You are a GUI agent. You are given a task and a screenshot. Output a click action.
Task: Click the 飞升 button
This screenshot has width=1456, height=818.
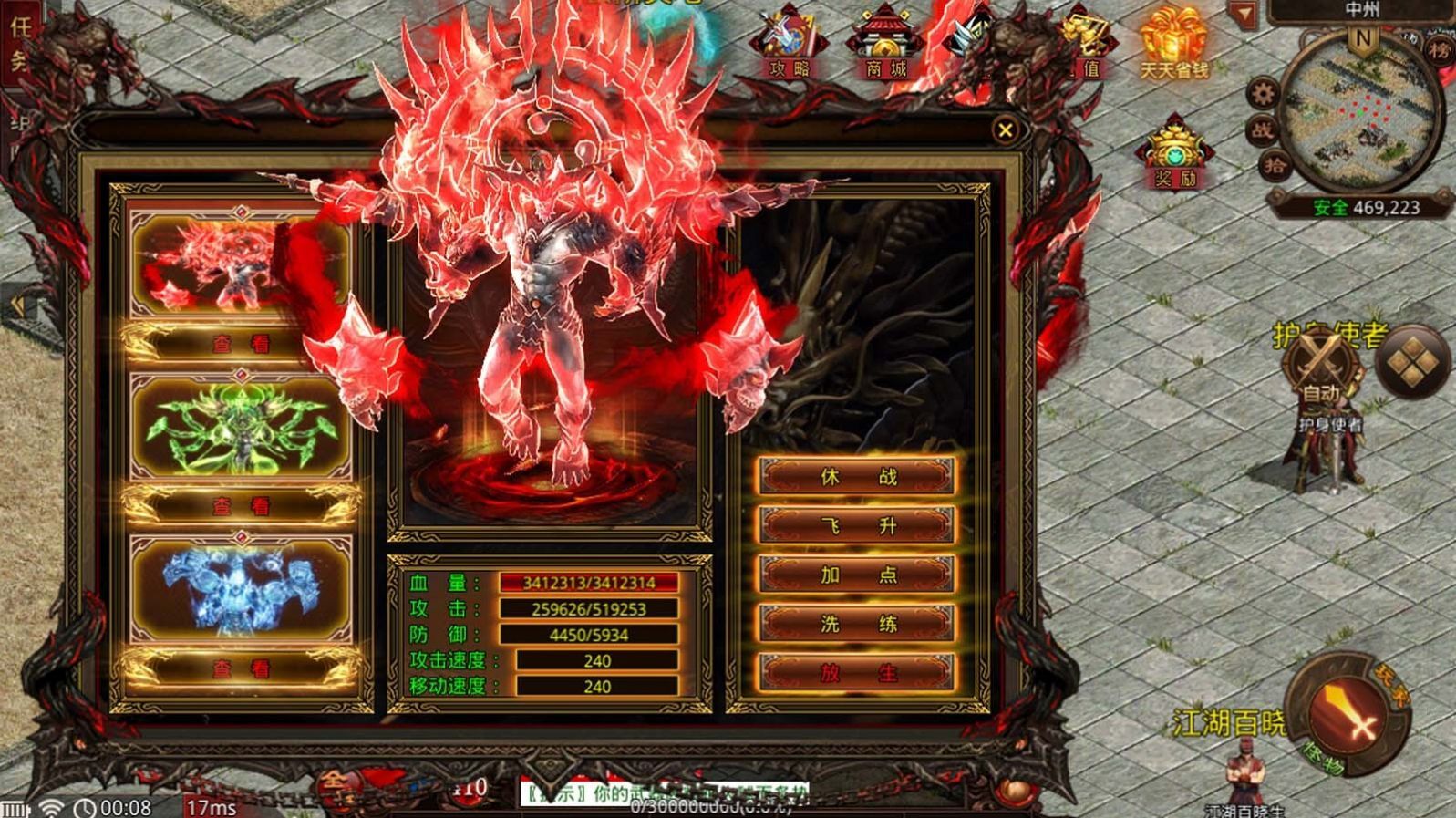857,526
